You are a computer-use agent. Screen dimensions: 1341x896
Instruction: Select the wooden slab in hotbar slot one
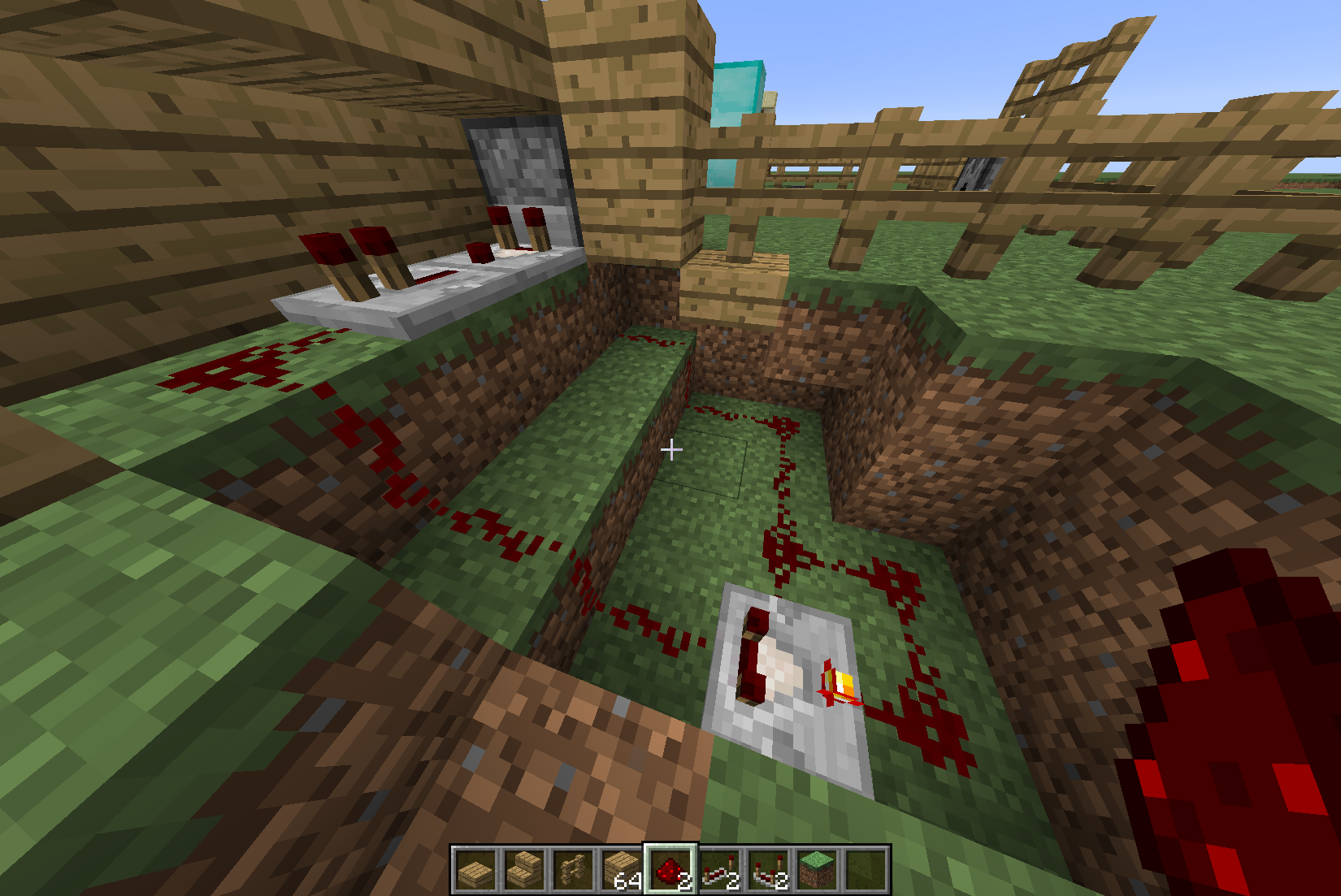click(475, 869)
